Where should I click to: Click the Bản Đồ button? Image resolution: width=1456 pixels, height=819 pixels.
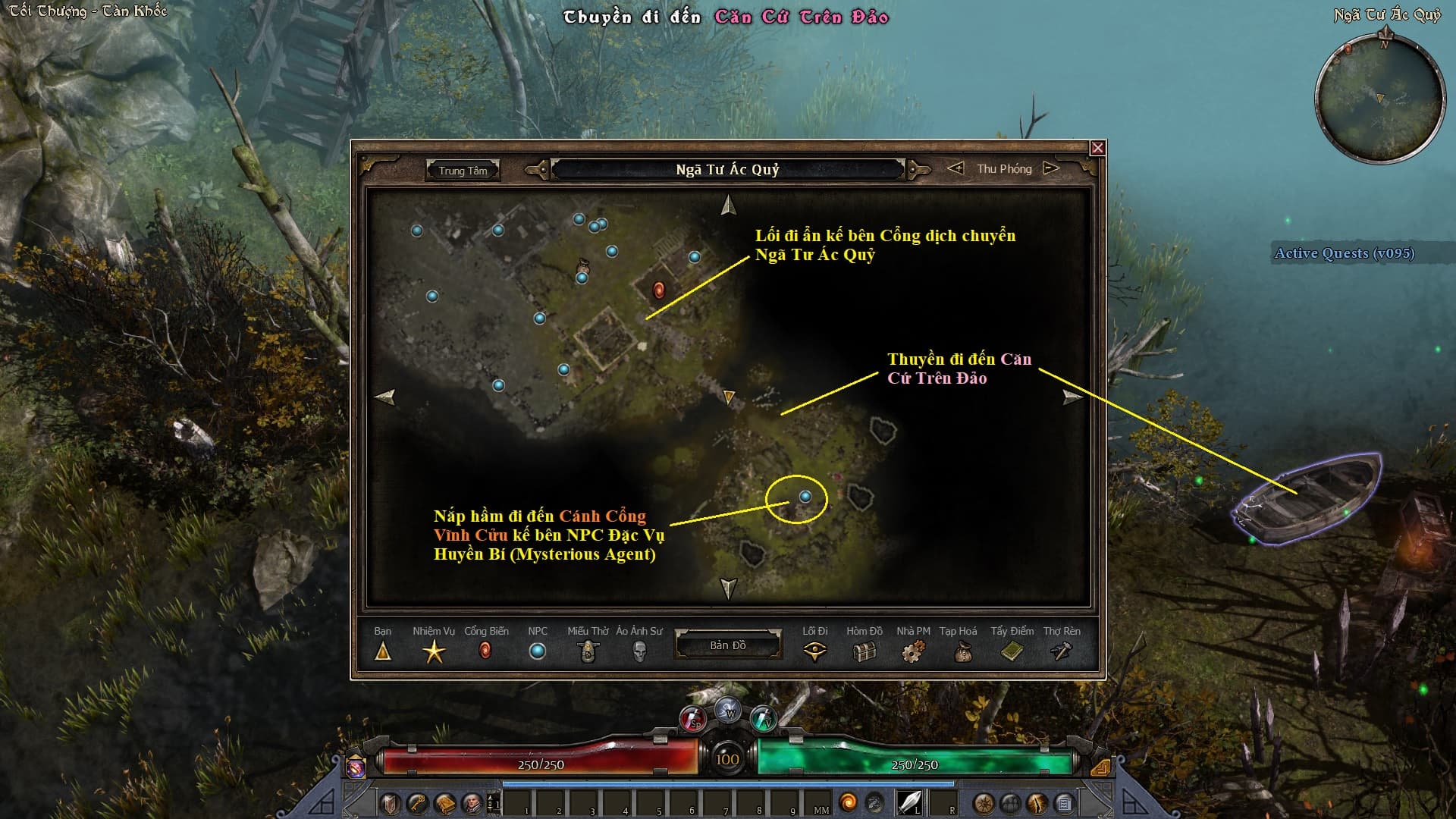(x=727, y=645)
